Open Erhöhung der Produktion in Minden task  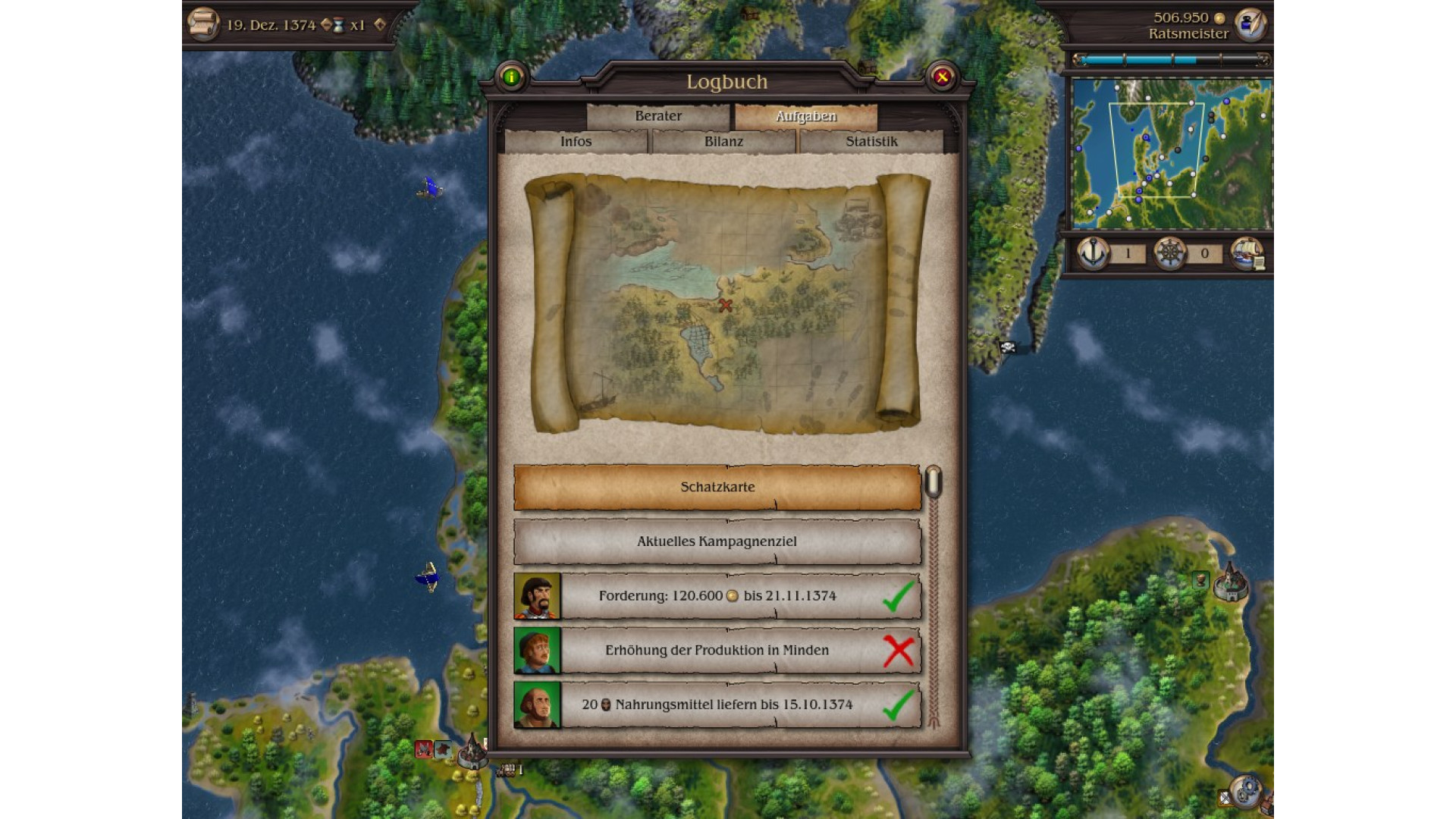(x=717, y=651)
